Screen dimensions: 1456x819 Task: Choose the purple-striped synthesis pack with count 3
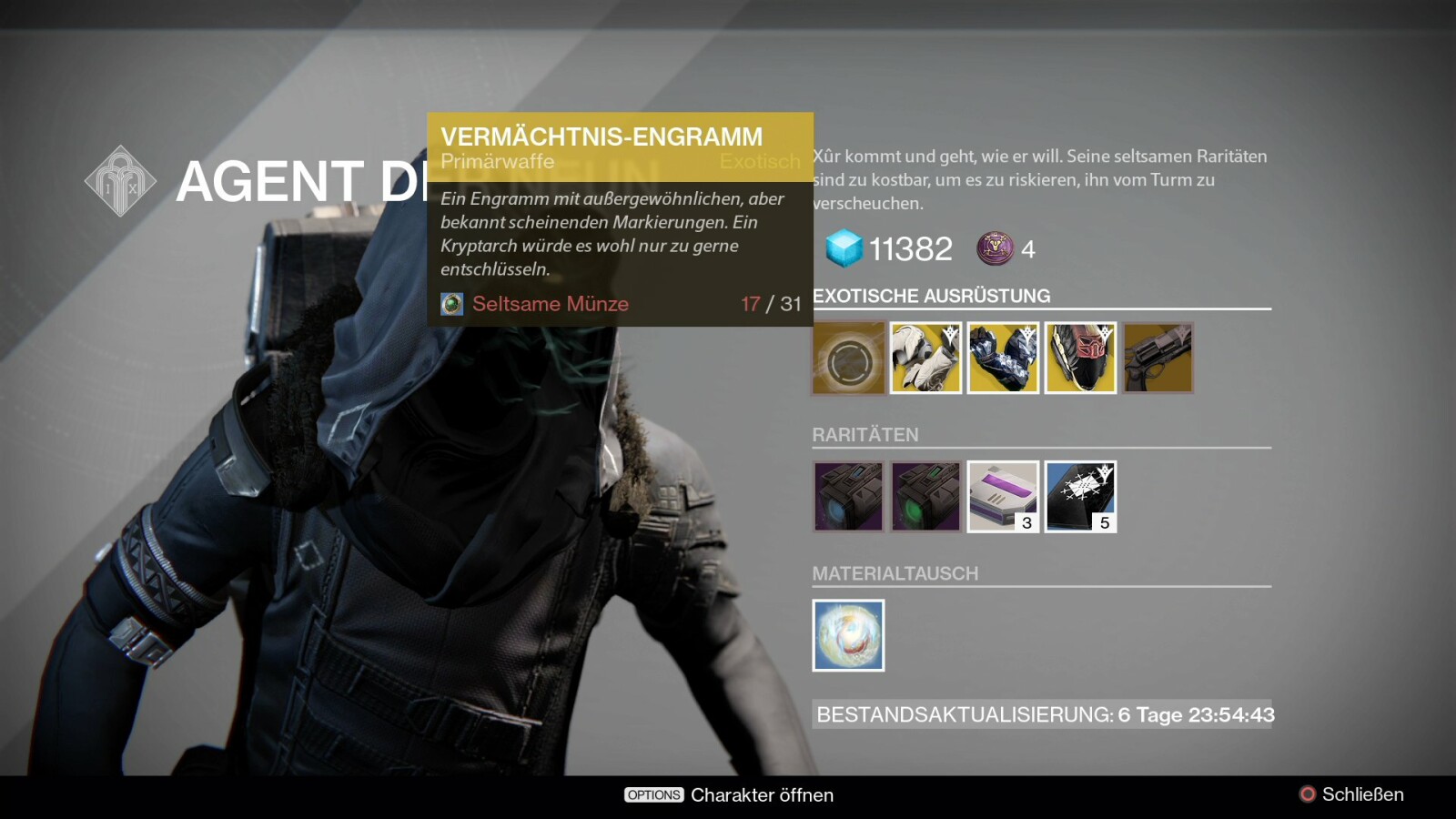pos(1003,497)
